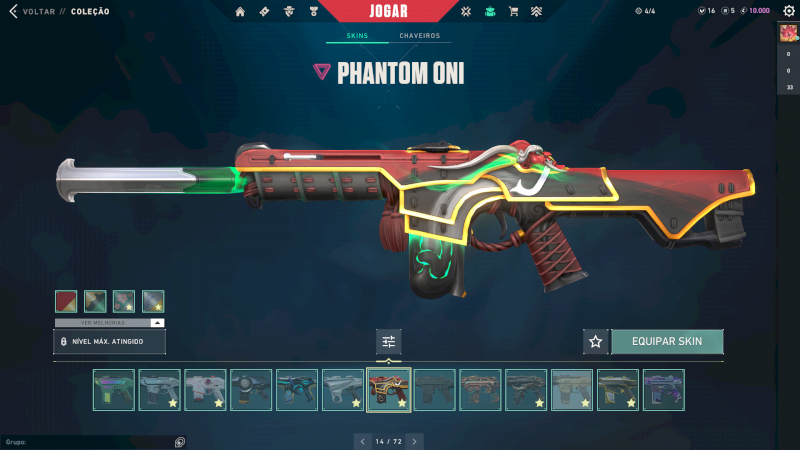Select the pink floral variant swatch

[124, 301]
